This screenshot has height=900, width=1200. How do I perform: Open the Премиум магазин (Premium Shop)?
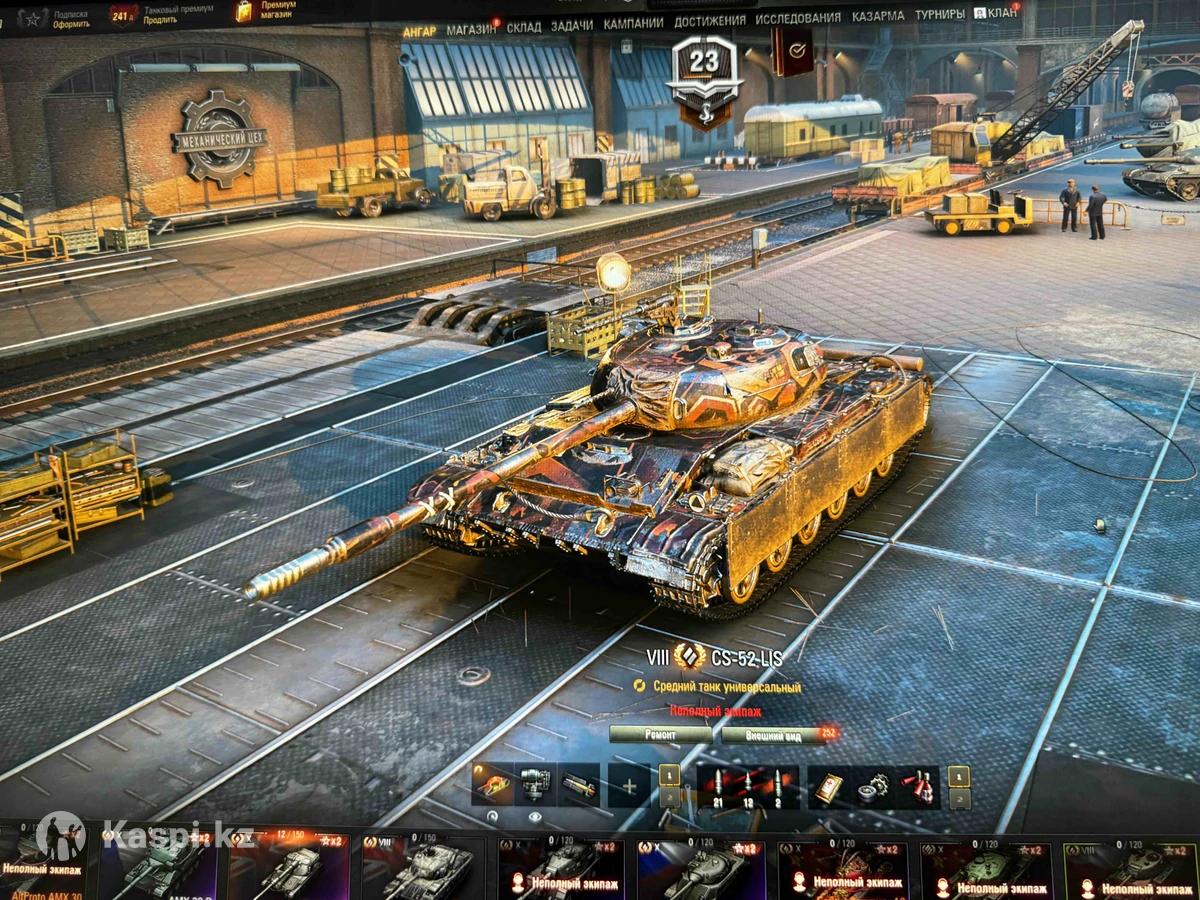[x=270, y=11]
